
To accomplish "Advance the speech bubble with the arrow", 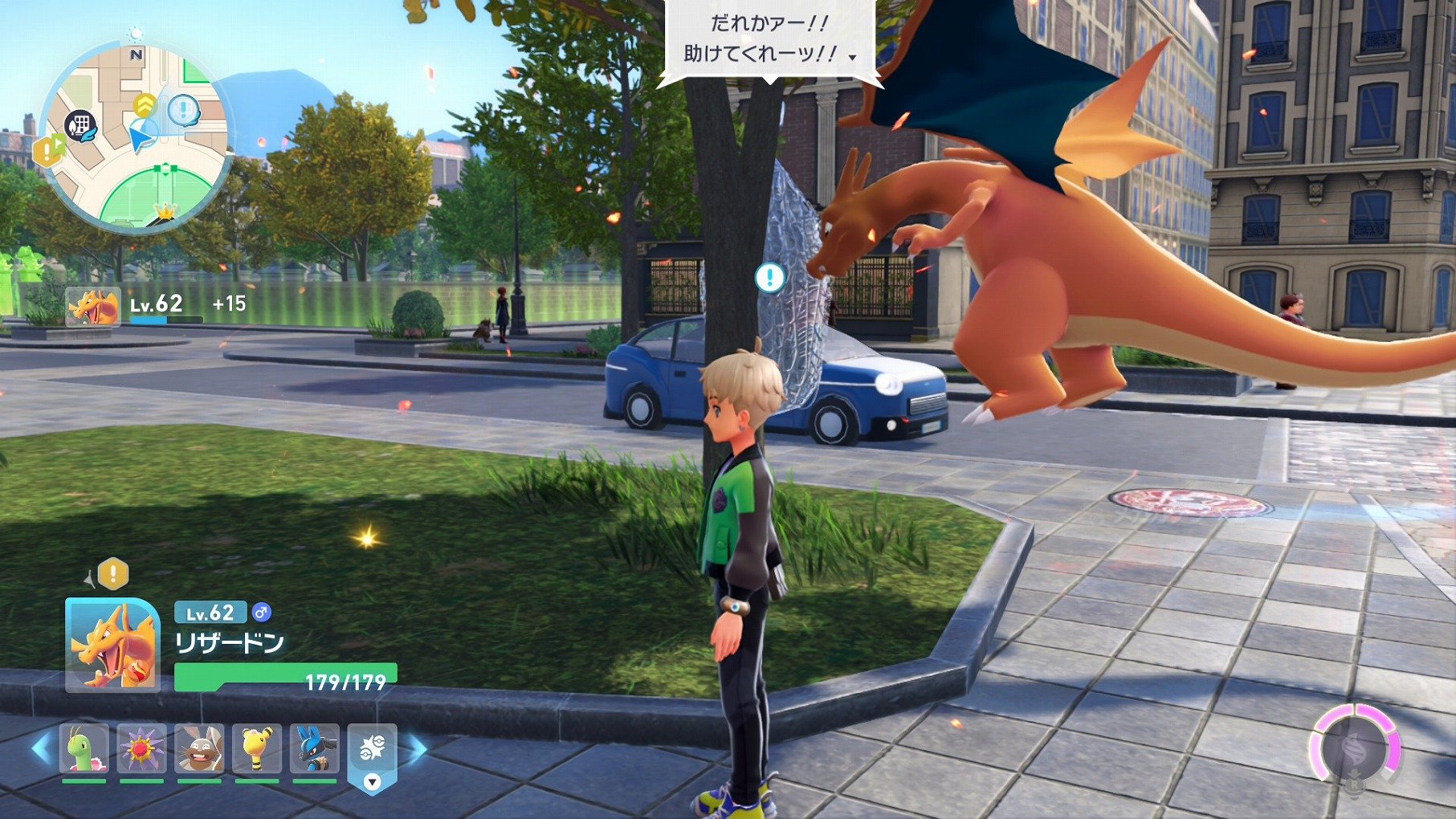I will 852,57.
